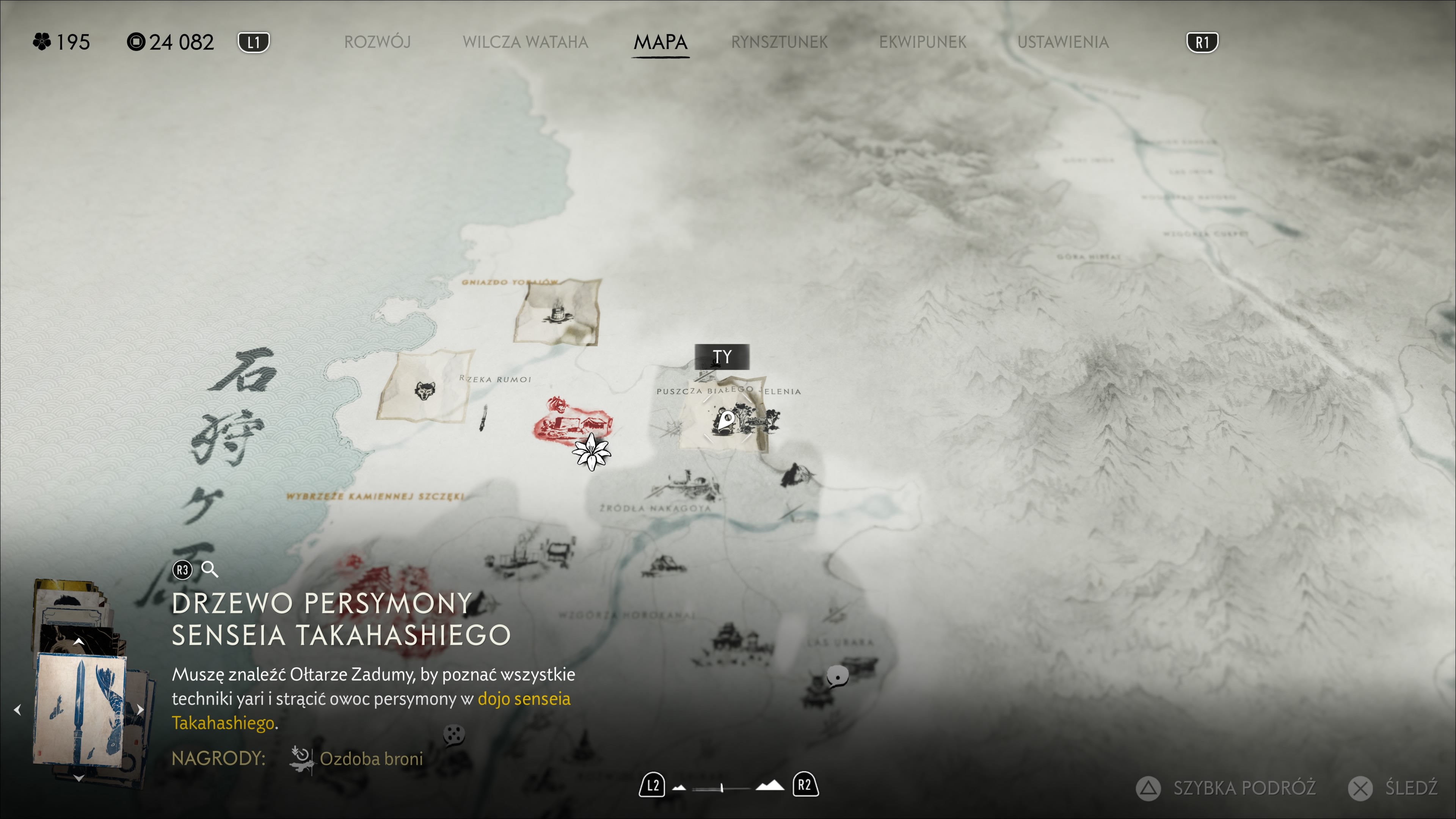This screenshot has width=1456, height=819.
Task: Select the Gniazdo Yotaiów map card
Action: (x=557, y=311)
